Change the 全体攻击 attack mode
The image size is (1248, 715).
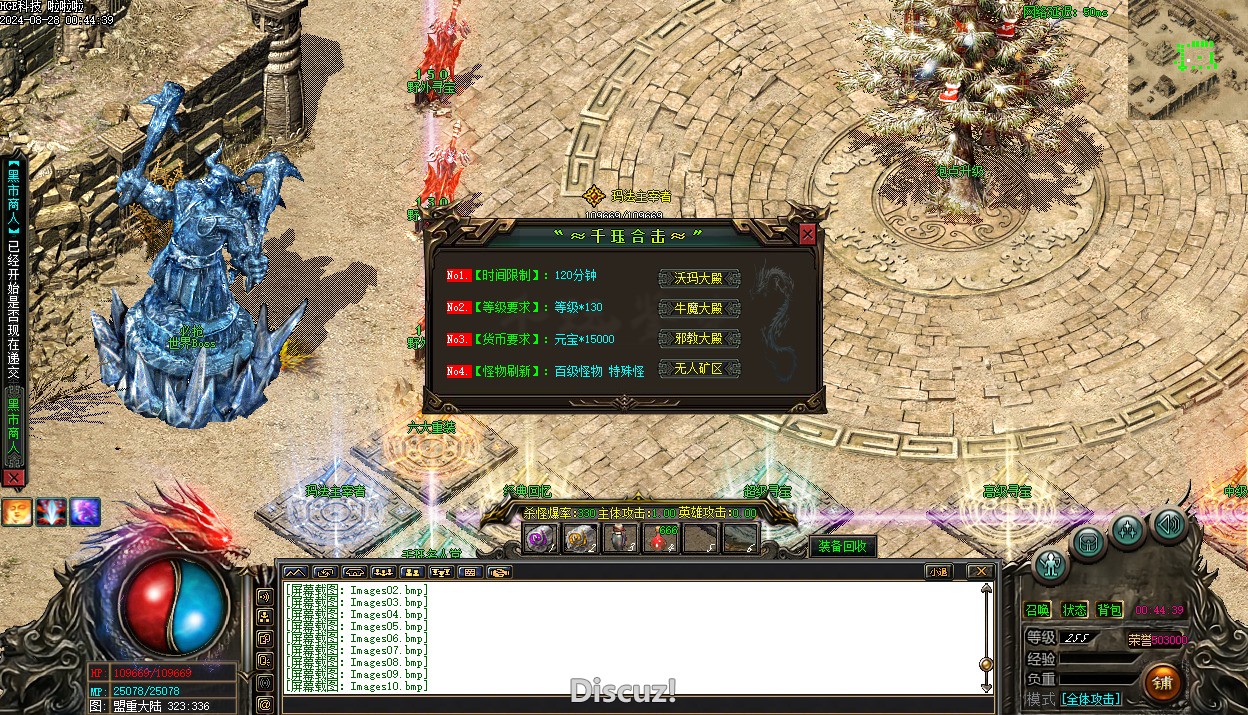1090,699
